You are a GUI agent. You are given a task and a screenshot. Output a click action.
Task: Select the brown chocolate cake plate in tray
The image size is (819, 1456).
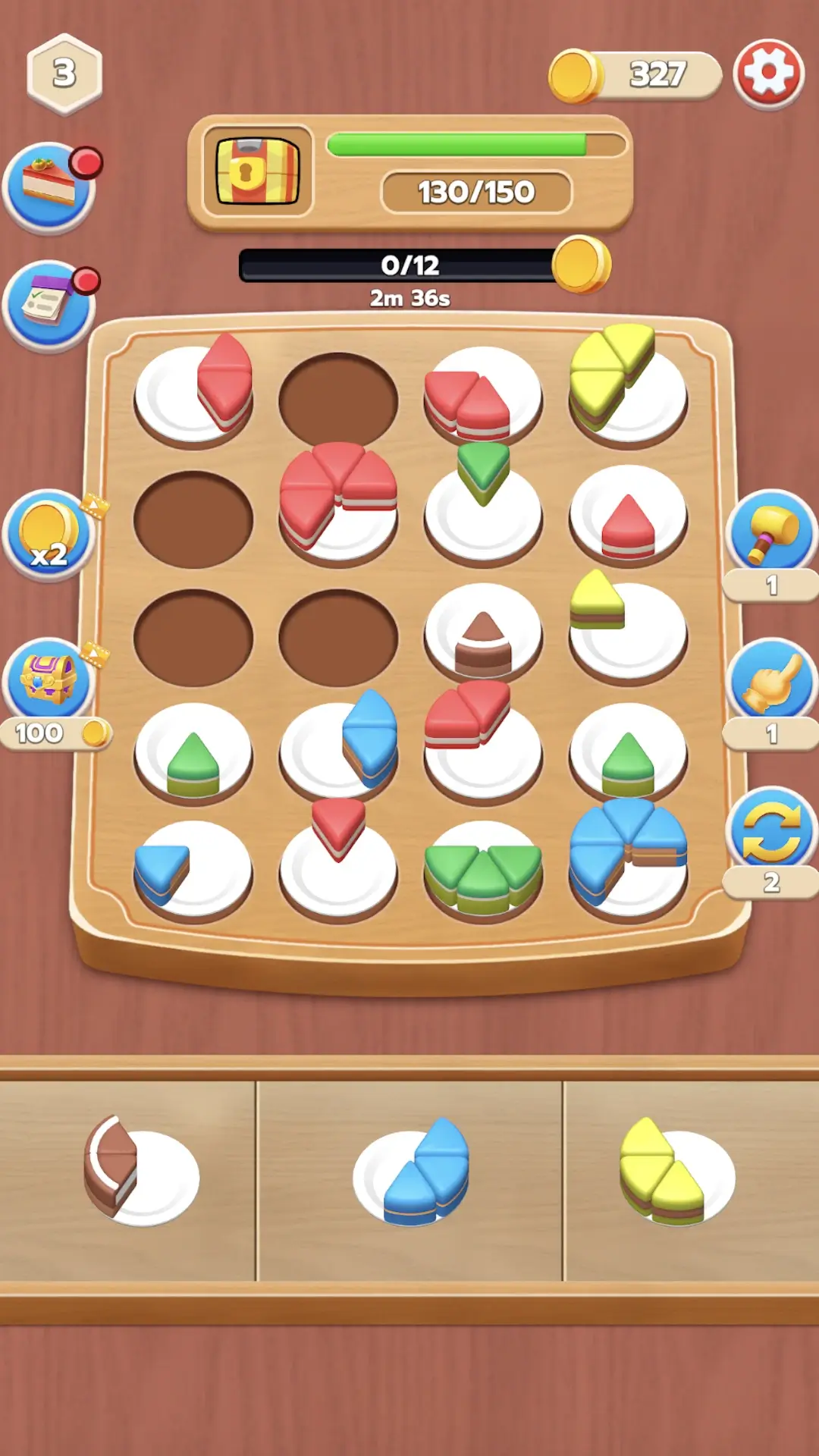[140, 1172]
